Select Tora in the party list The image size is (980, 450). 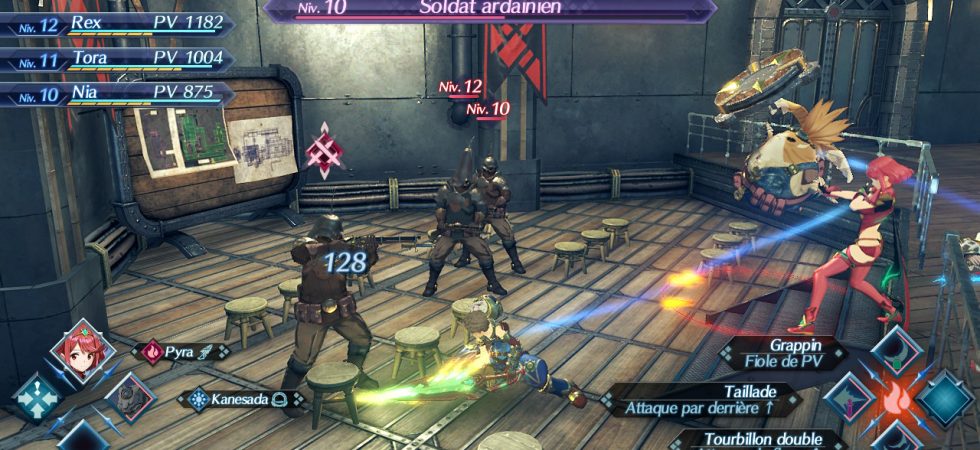pos(120,59)
